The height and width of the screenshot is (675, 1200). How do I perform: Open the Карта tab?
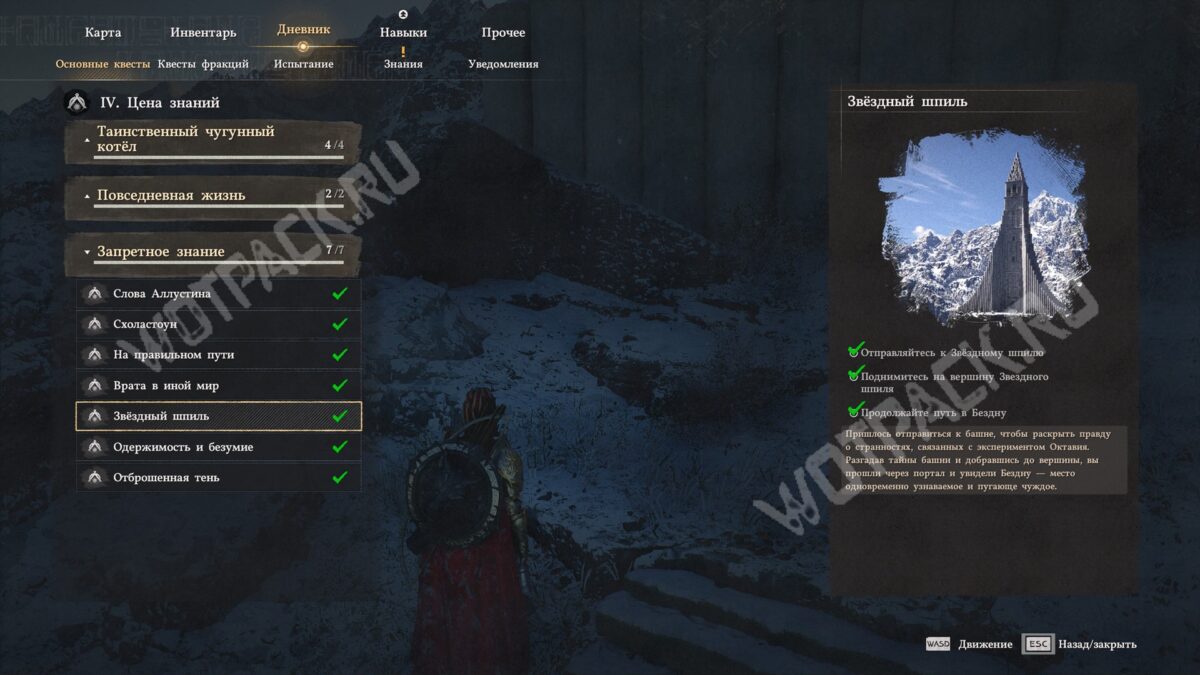(103, 33)
